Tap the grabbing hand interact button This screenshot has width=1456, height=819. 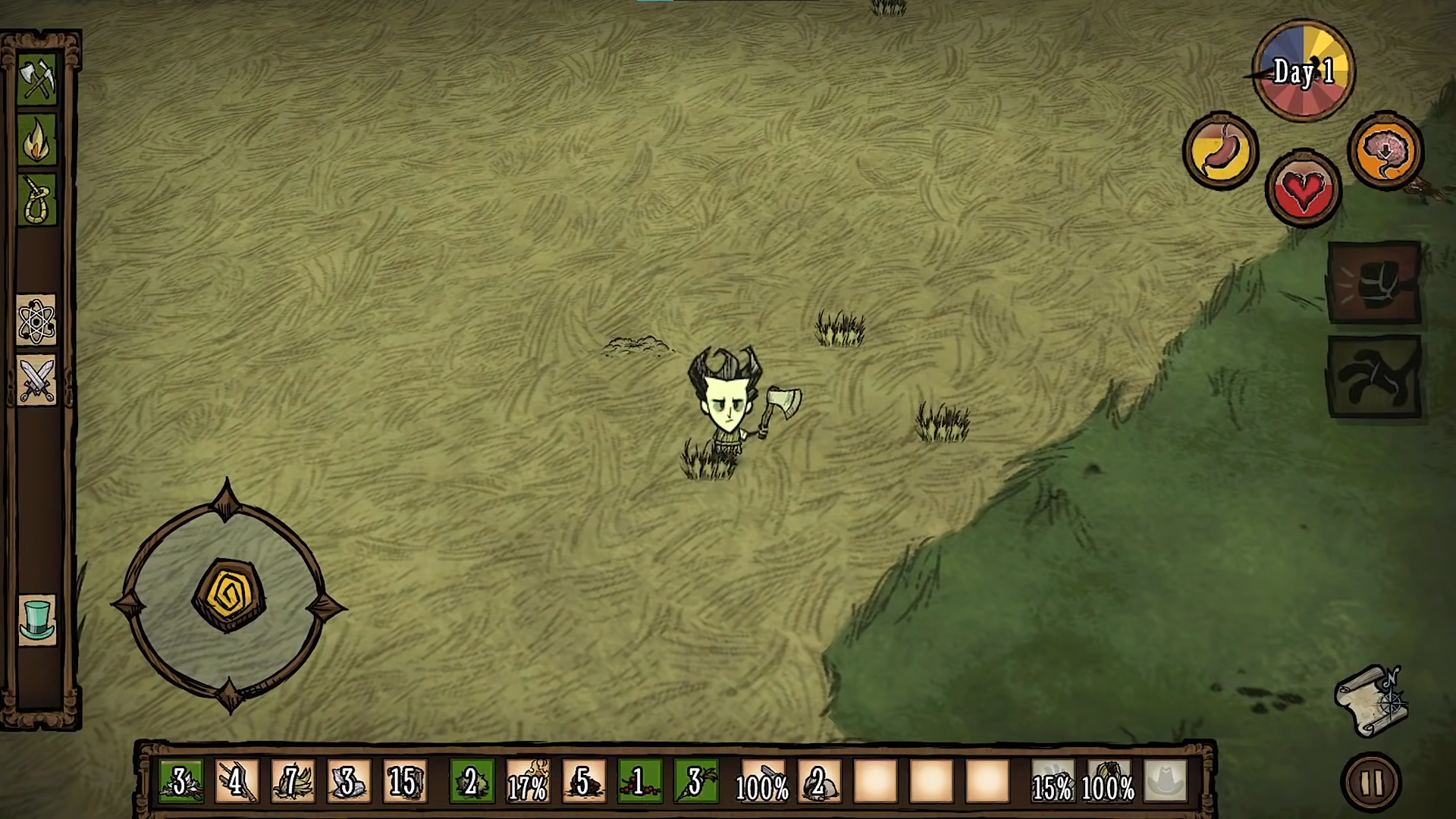click(1374, 377)
